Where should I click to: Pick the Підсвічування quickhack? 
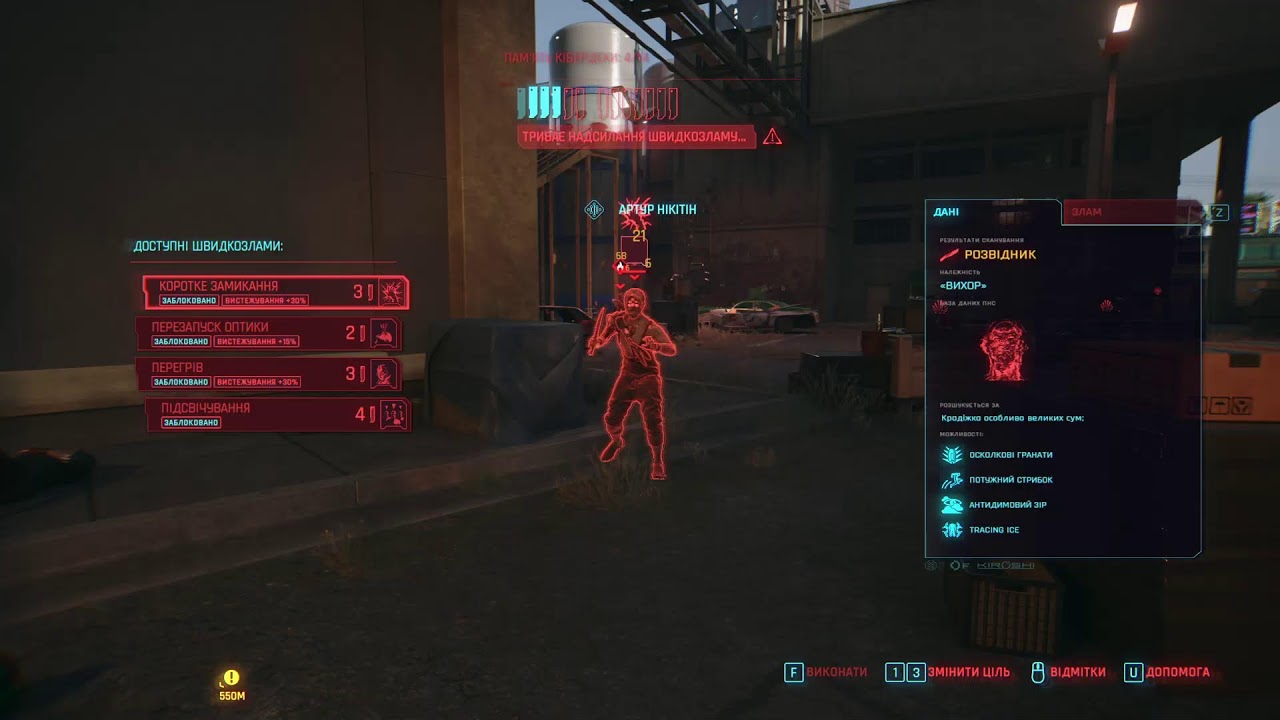click(x=277, y=414)
